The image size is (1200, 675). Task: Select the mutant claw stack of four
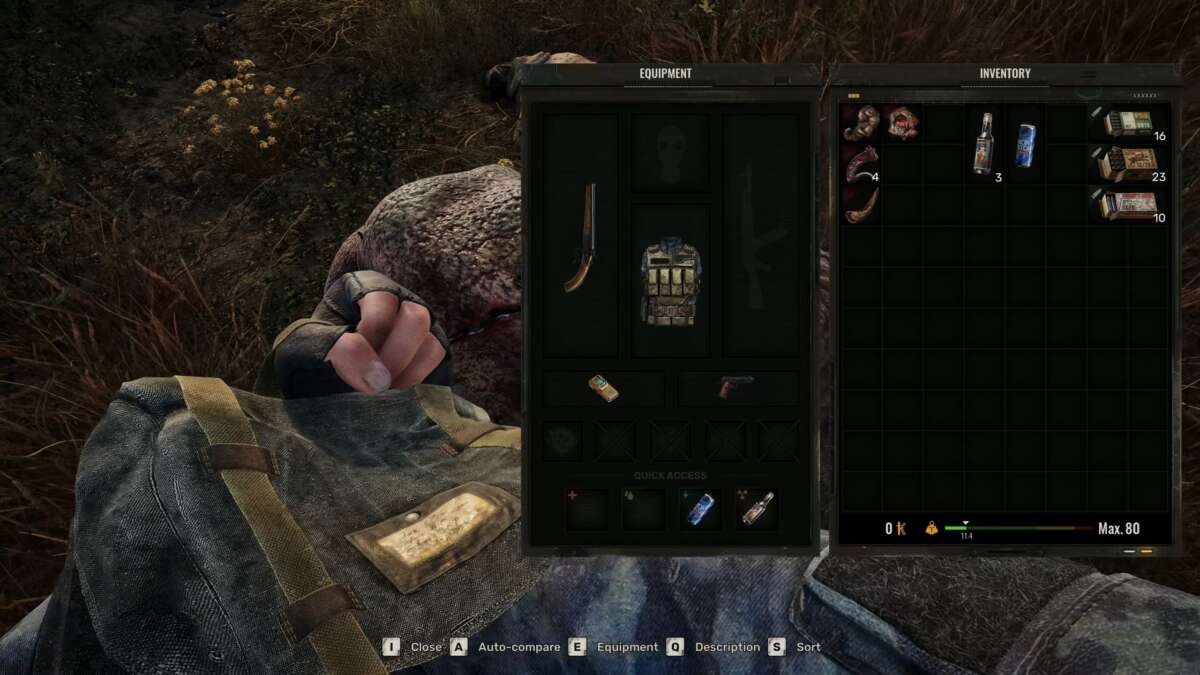(860, 164)
